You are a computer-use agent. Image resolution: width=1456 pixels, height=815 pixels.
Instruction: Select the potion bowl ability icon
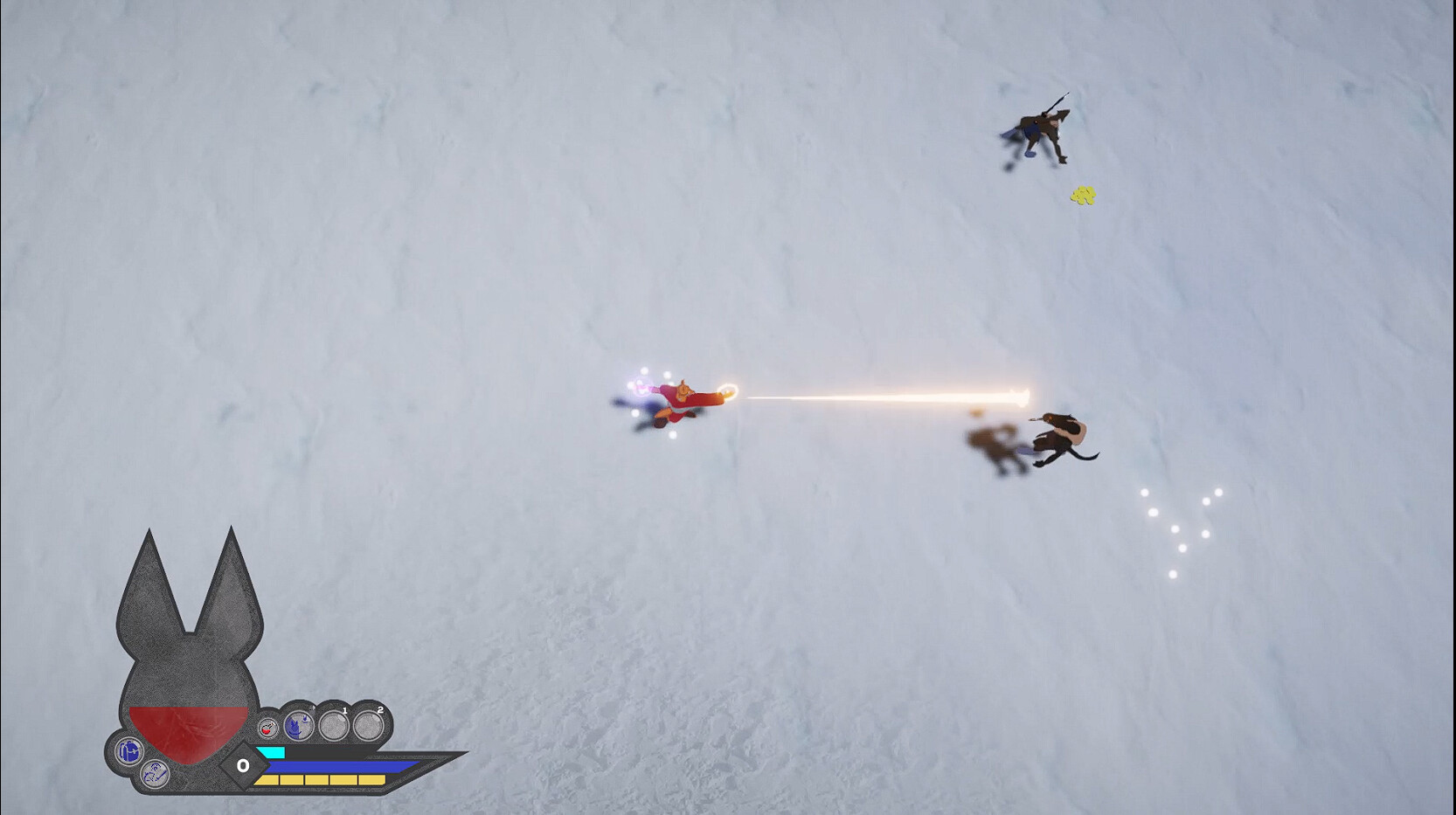click(x=267, y=727)
